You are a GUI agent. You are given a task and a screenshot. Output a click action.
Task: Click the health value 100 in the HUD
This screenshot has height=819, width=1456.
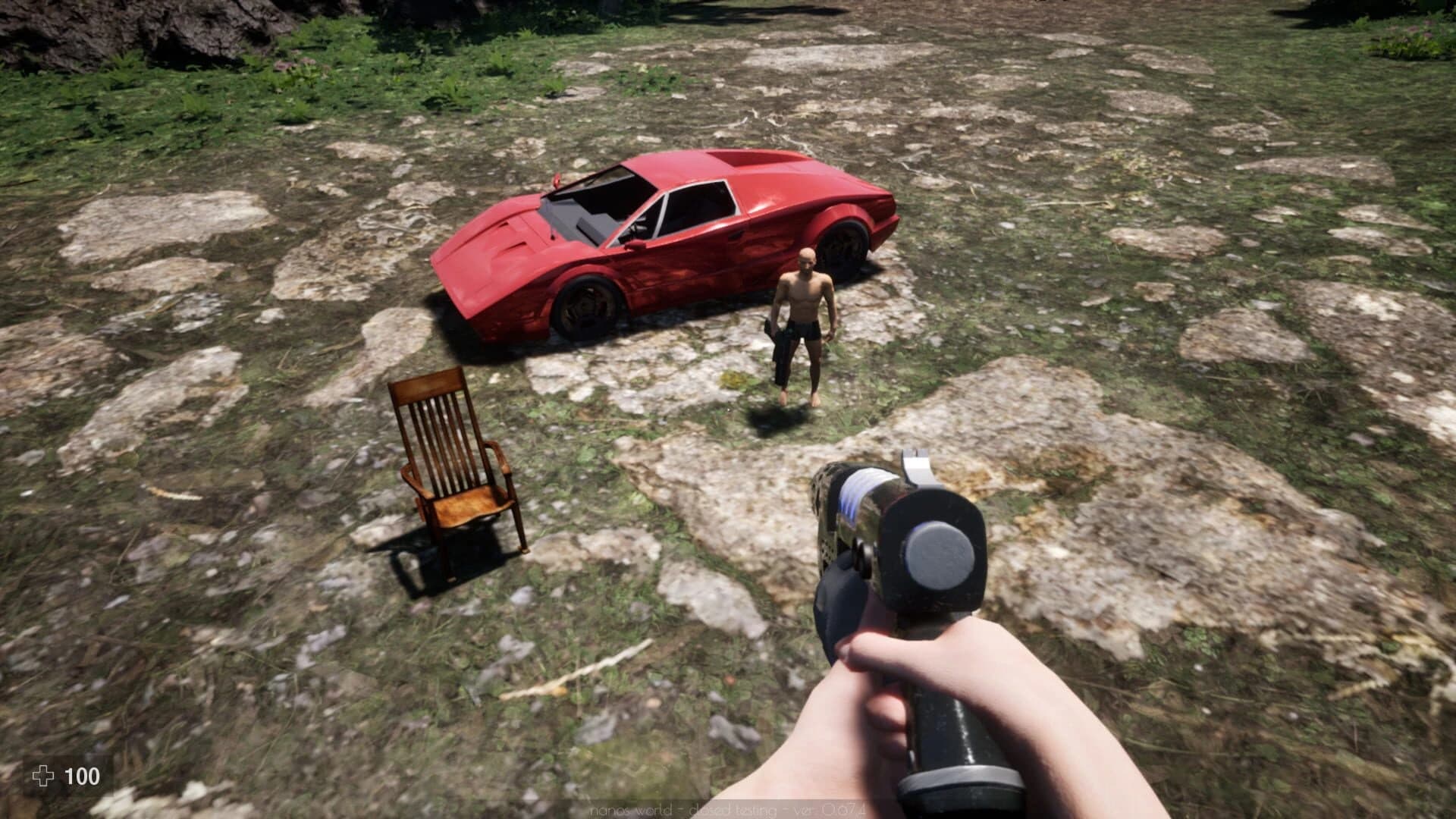[83, 776]
